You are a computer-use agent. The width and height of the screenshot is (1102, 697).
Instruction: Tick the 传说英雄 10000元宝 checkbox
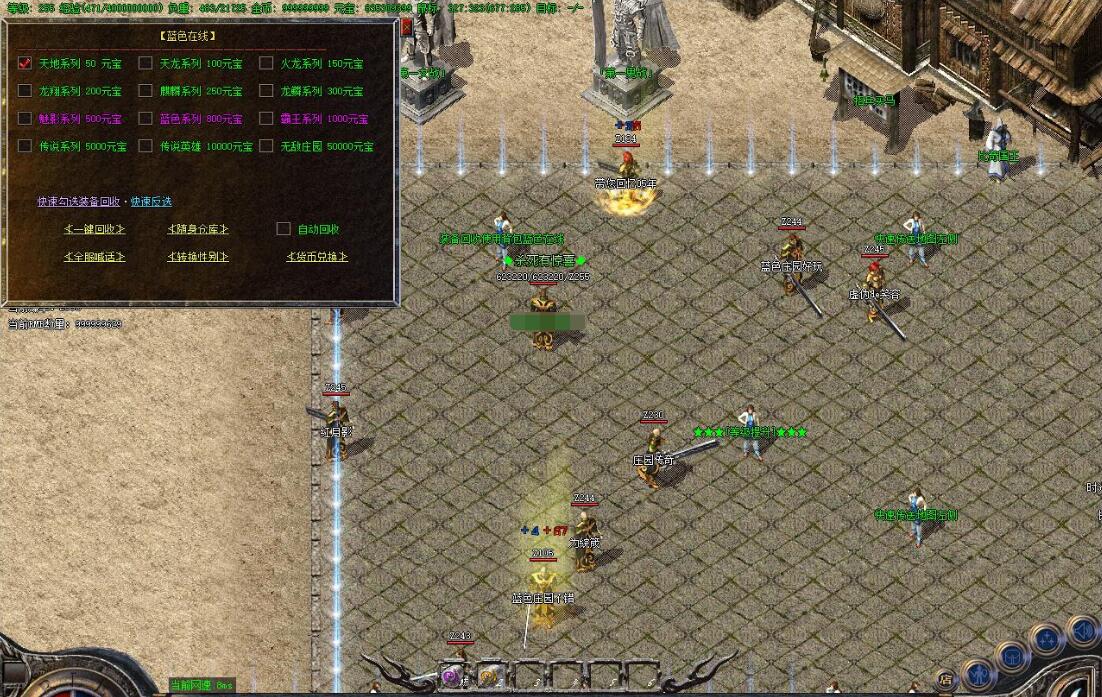click(146, 146)
